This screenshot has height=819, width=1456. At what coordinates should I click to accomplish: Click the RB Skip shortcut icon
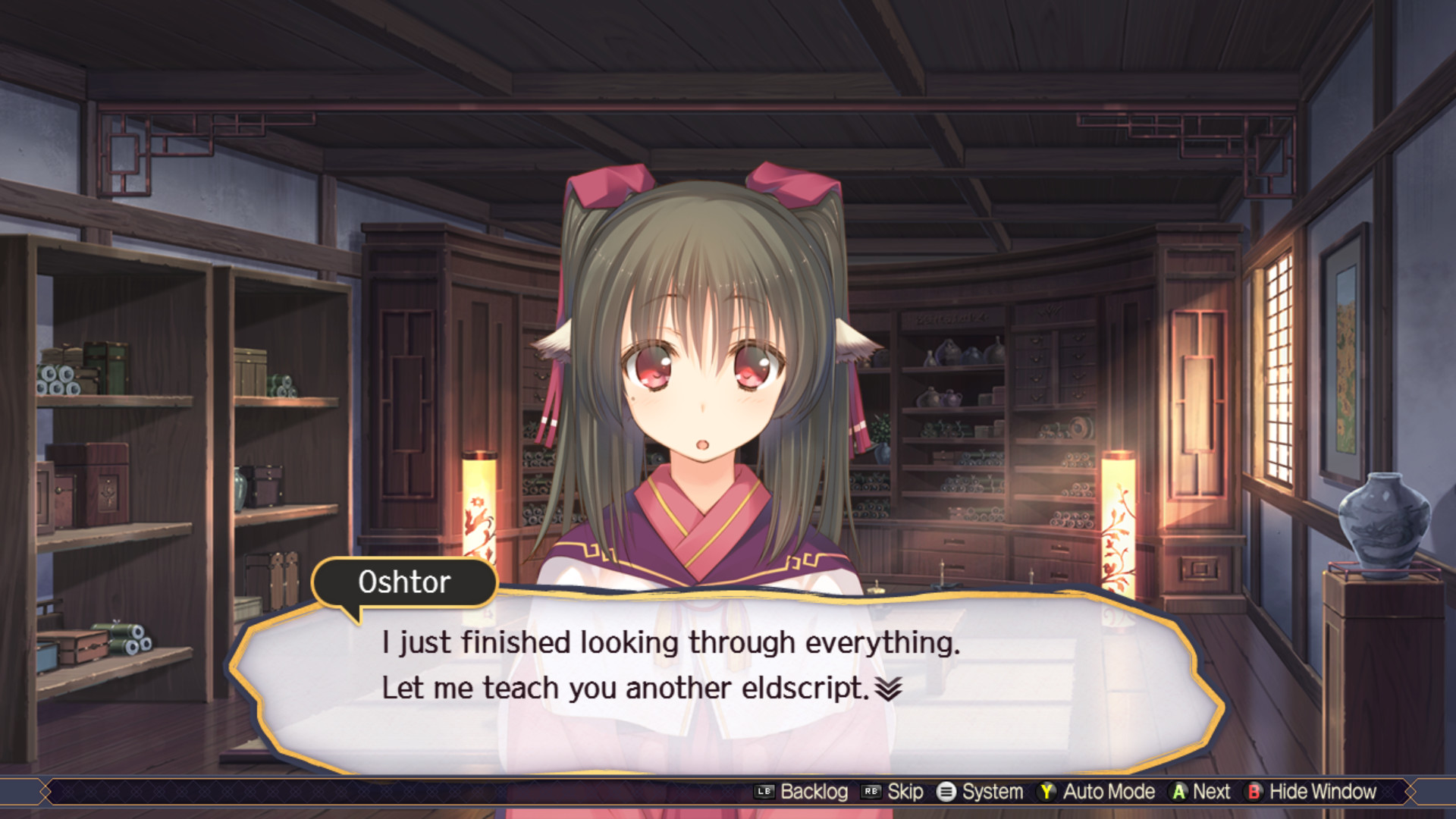872,792
